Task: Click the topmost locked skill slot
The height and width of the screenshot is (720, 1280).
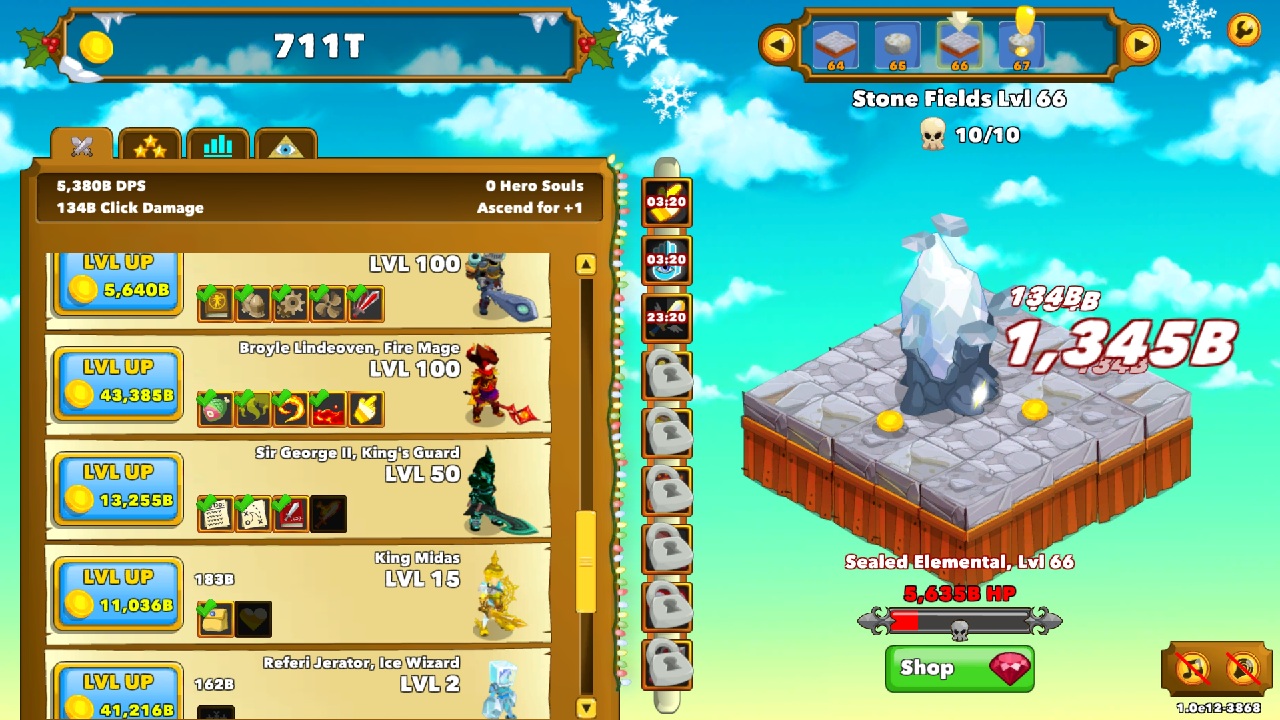Action: pyautogui.click(x=666, y=376)
